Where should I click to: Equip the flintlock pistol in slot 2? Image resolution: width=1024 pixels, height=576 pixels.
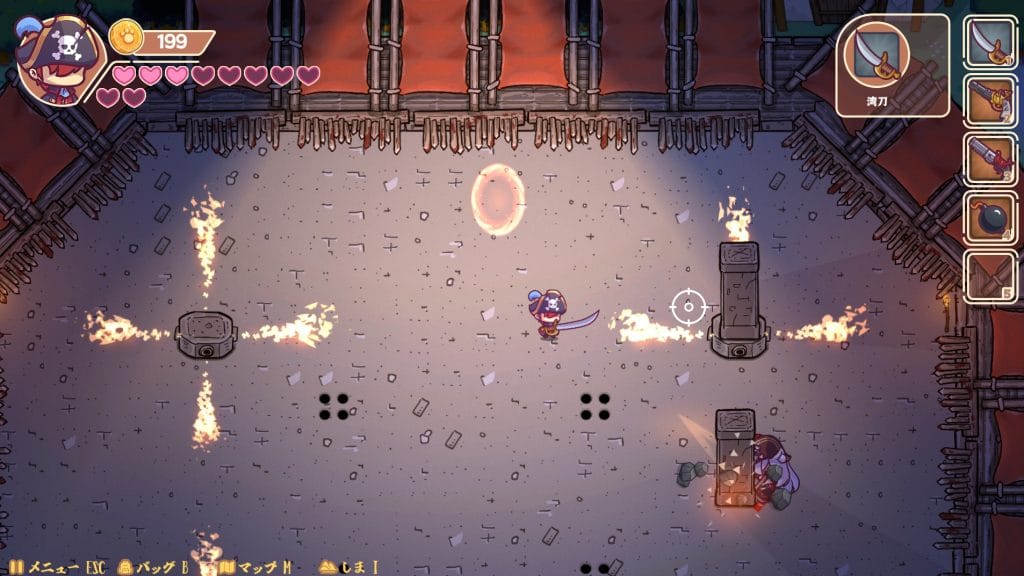tap(990, 100)
